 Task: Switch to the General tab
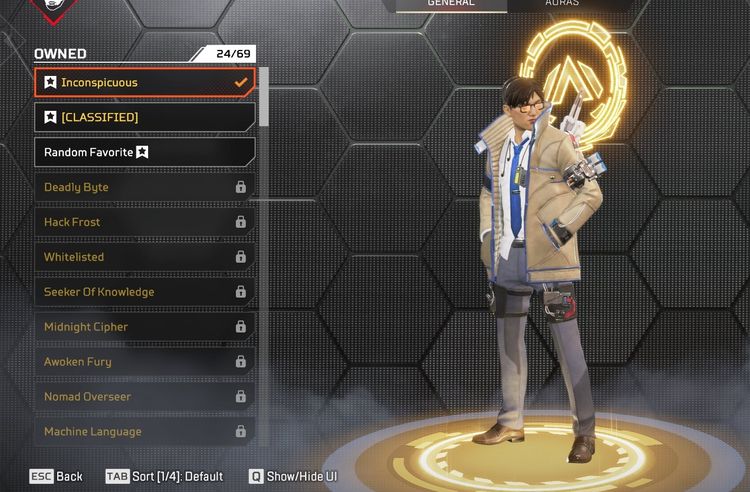(451, 4)
